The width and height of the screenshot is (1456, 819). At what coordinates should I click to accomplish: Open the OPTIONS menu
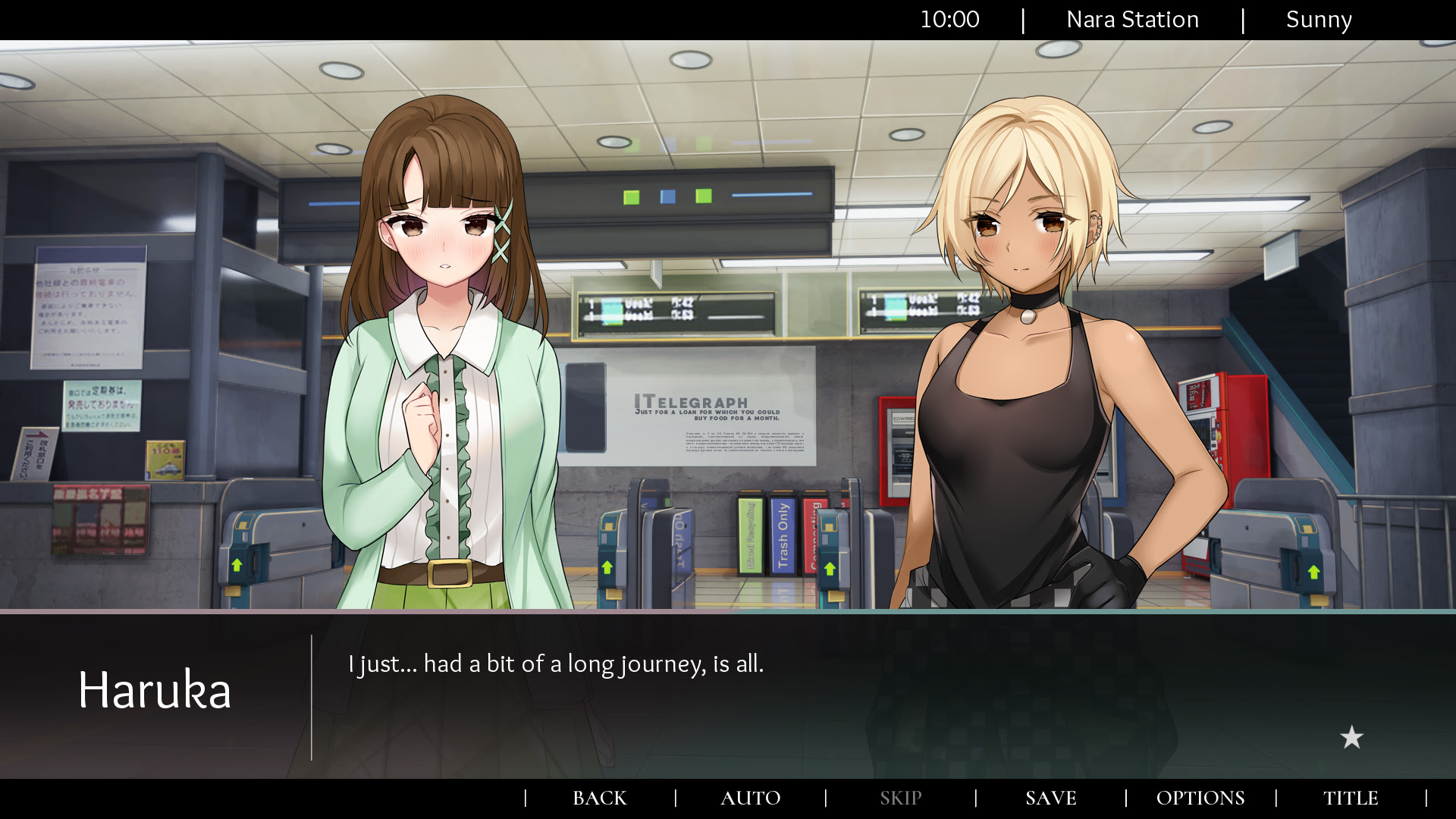tap(1200, 798)
